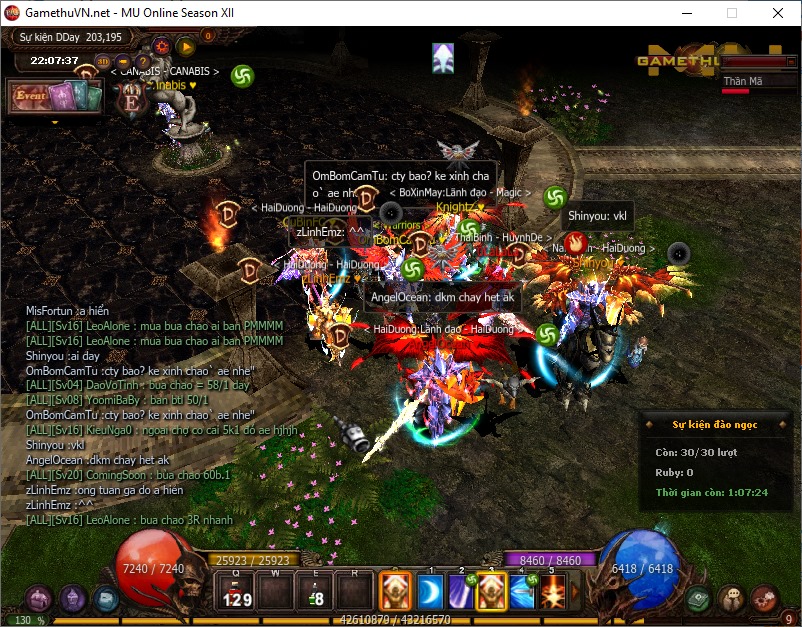This screenshot has height=627, width=802.
Task: Select the Q potion slot with 129
Action: pos(237,590)
